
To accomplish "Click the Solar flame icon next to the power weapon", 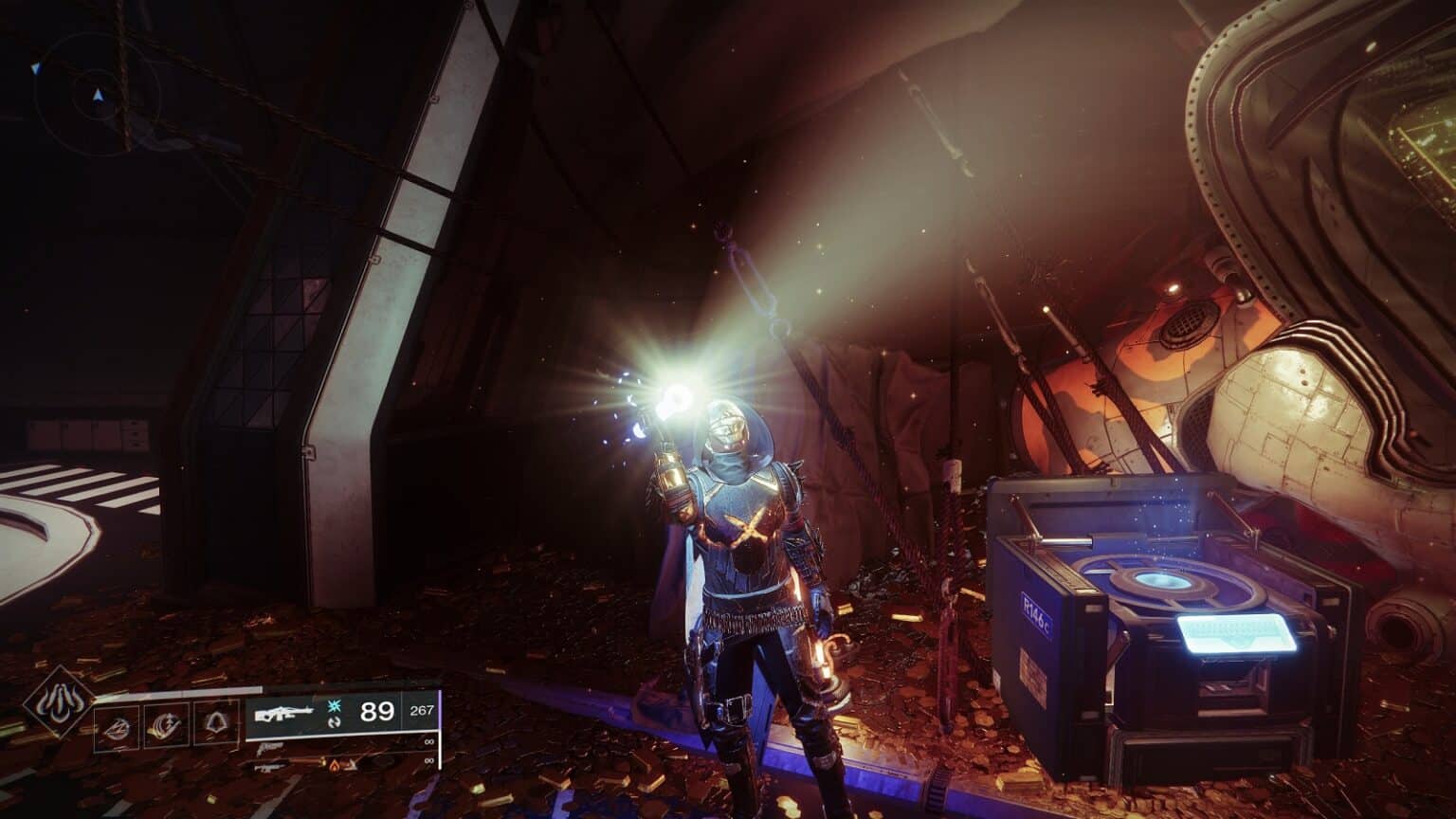I will click(x=335, y=765).
